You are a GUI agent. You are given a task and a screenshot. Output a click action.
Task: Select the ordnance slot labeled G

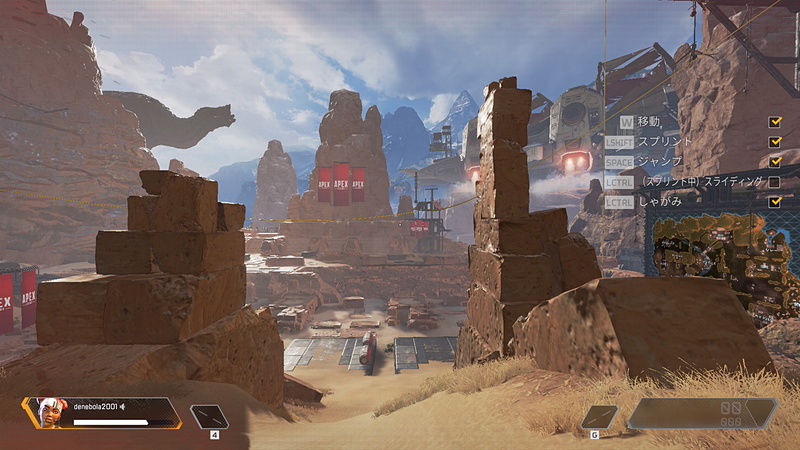tap(599, 417)
